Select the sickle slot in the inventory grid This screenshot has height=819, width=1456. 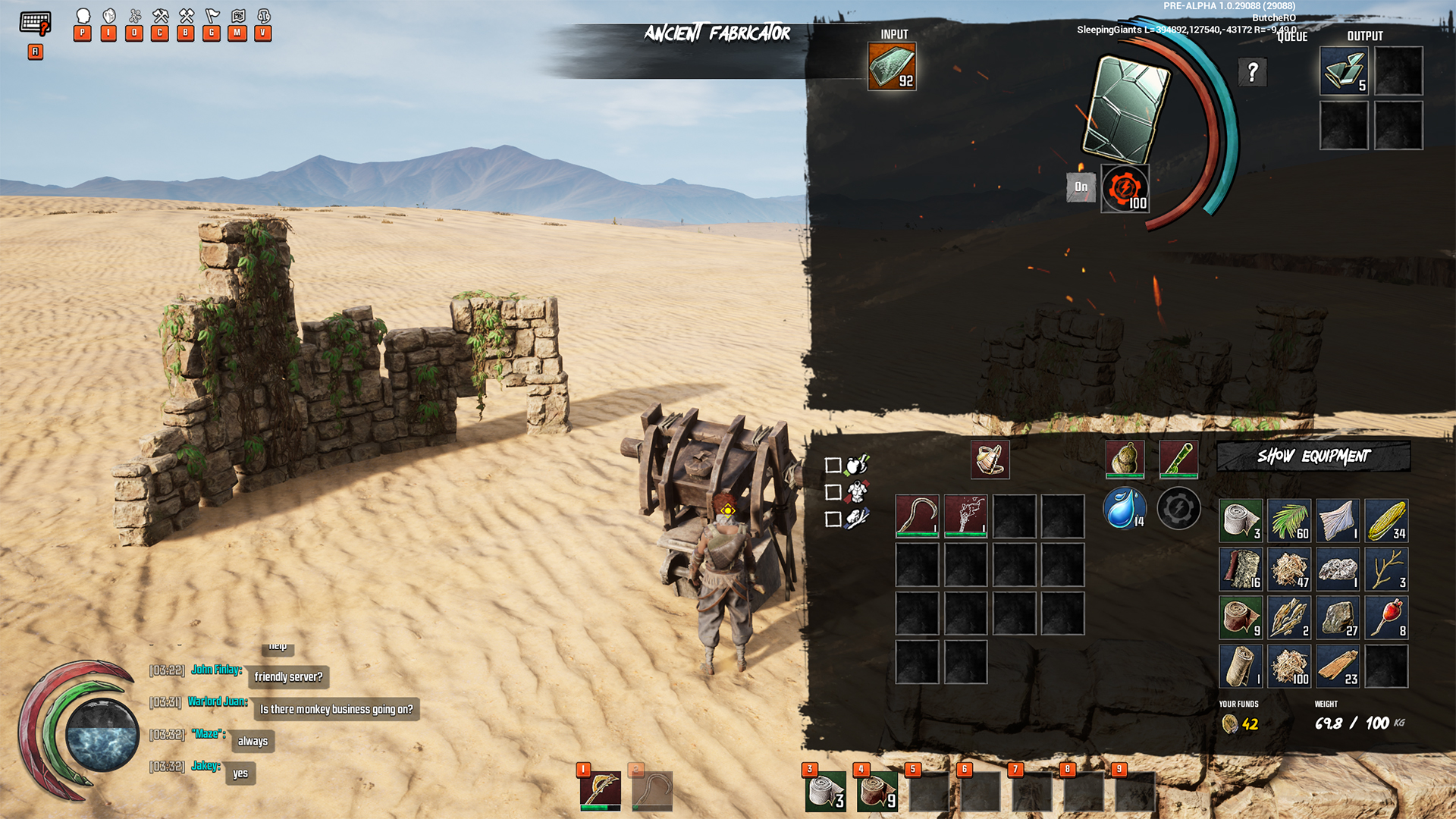tap(917, 516)
